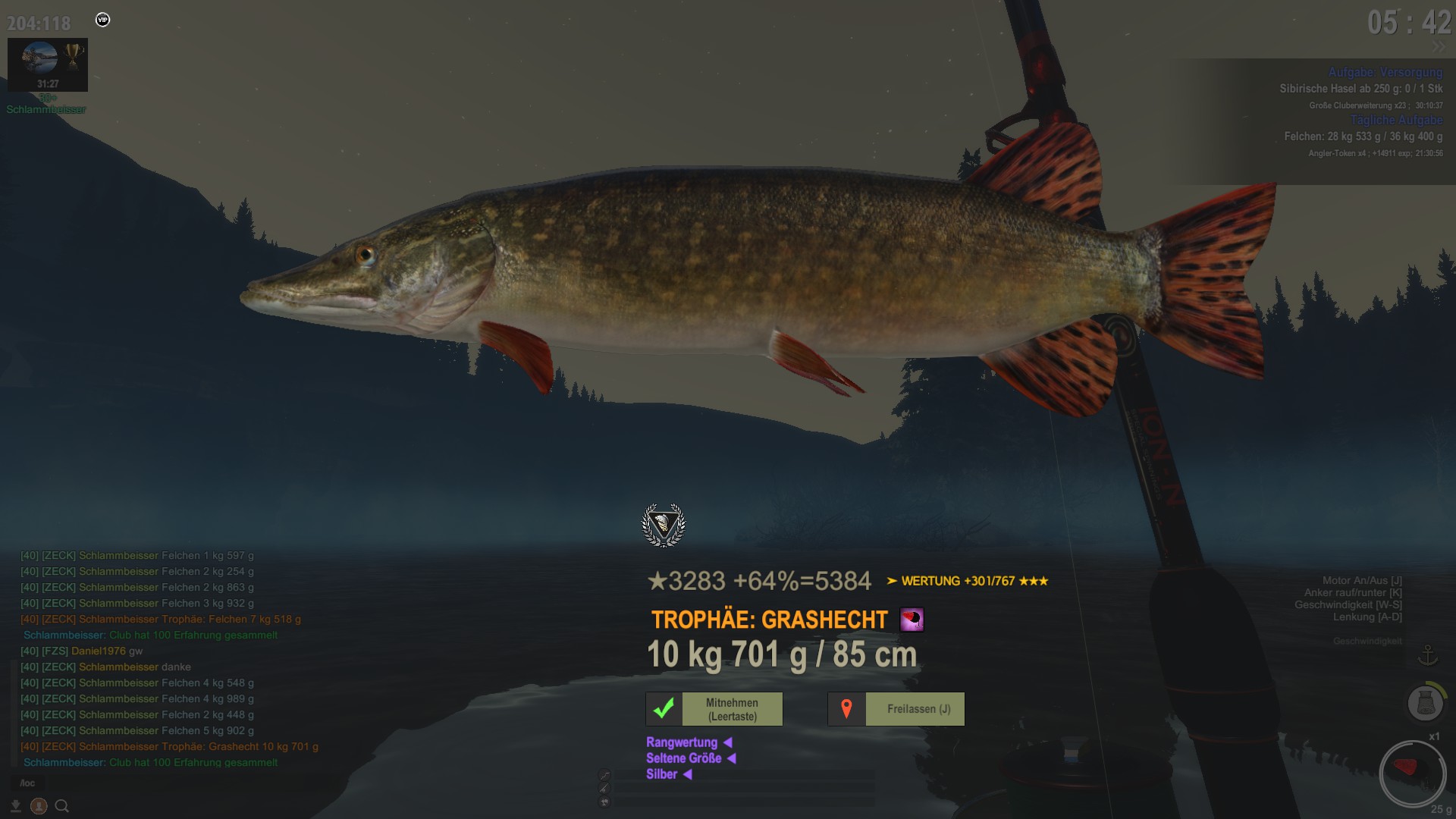The height and width of the screenshot is (819, 1456).
Task: Open the Tägliche Aufgabe daily task entry
Action: tap(1395, 120)
